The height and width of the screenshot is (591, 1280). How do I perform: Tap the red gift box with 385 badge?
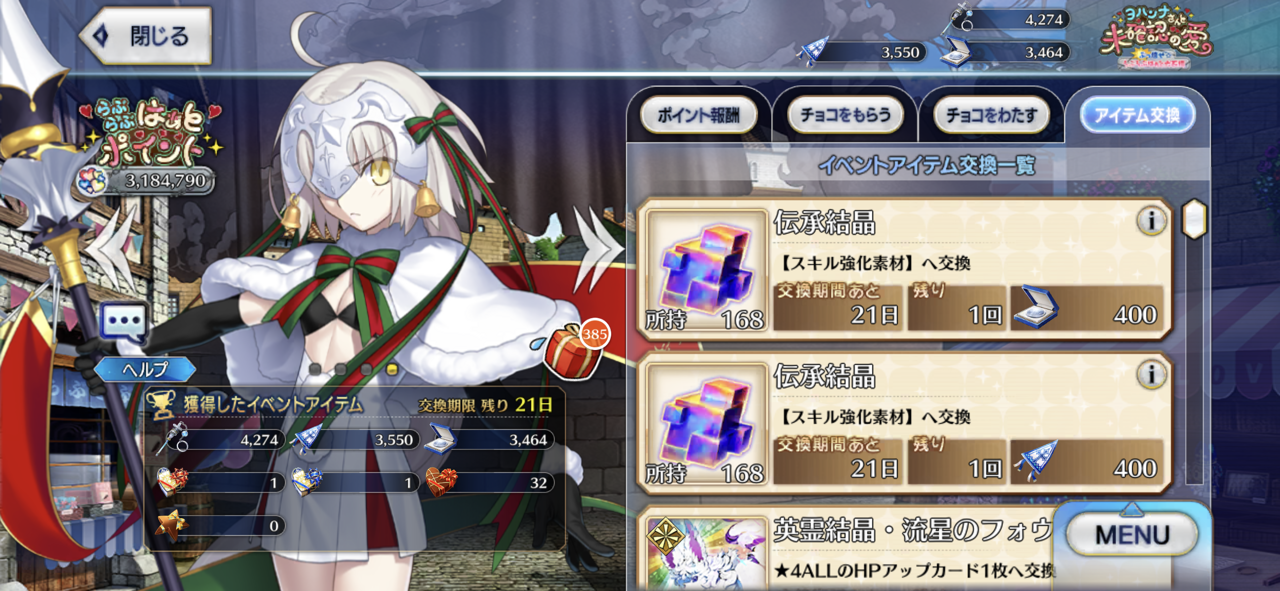[x=573, y=345]
